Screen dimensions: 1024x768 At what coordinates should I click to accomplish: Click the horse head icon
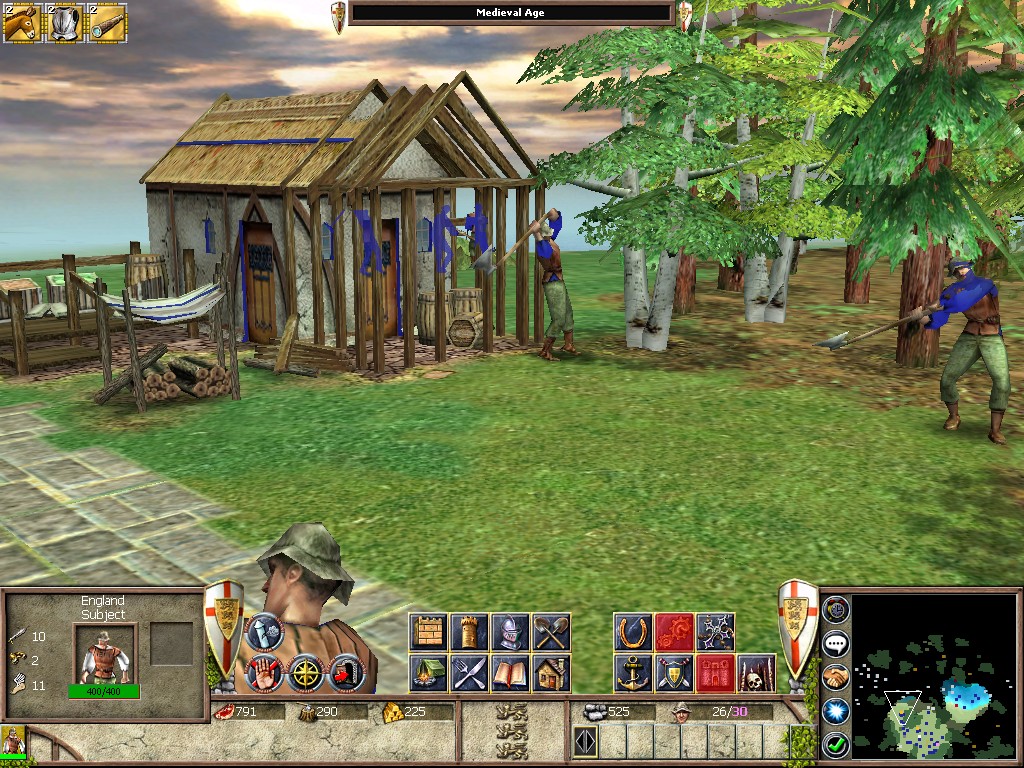[x=21, y=23]
